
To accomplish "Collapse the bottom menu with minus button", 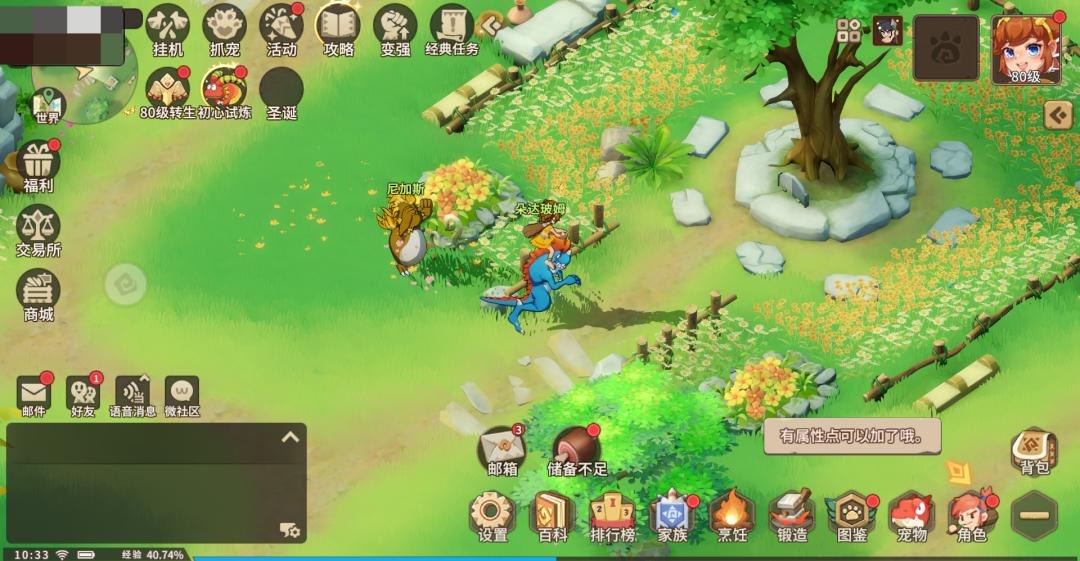I will click(1034, 516).
